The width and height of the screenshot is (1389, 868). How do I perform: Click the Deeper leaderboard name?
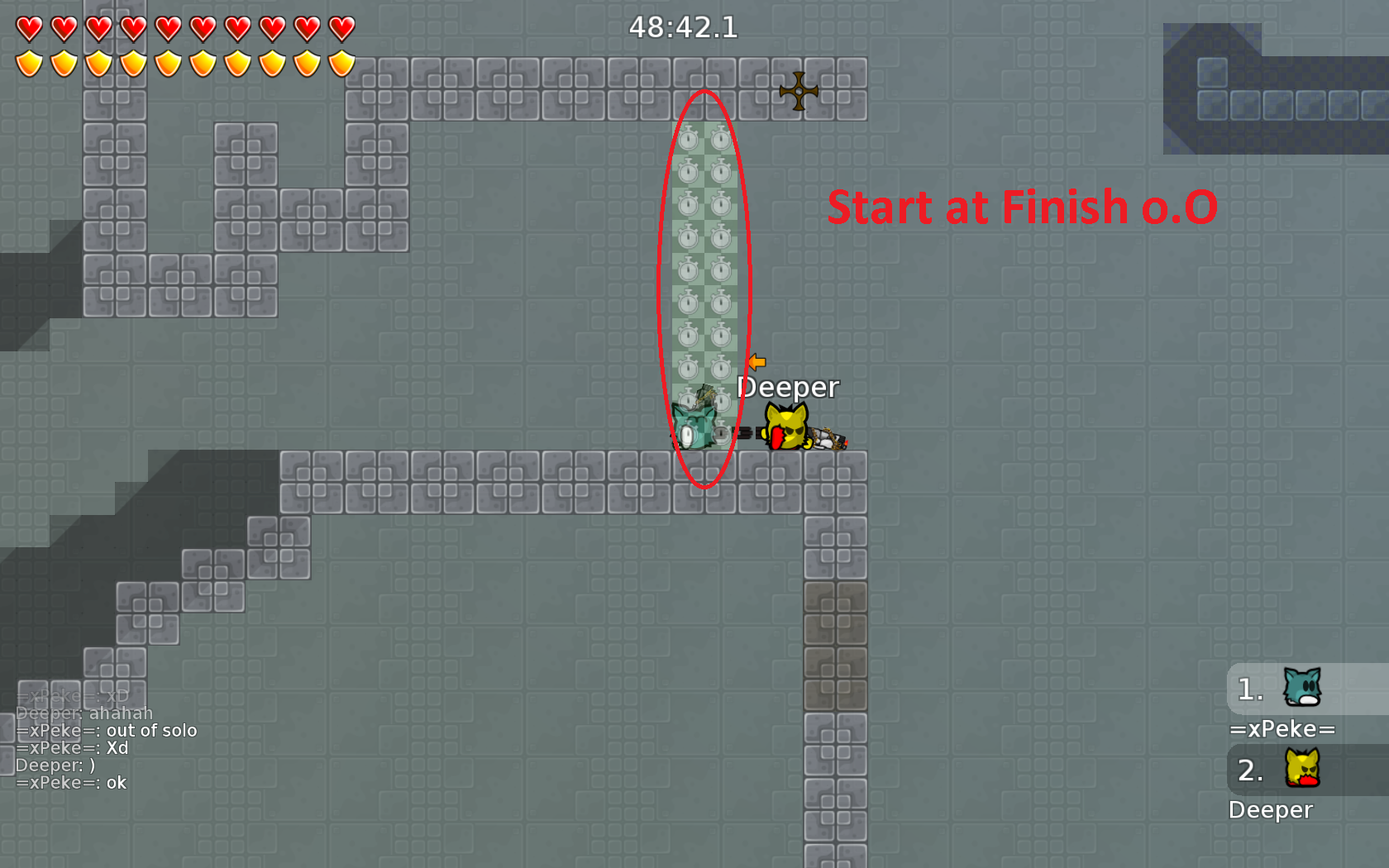click(x=1272, y=810)
